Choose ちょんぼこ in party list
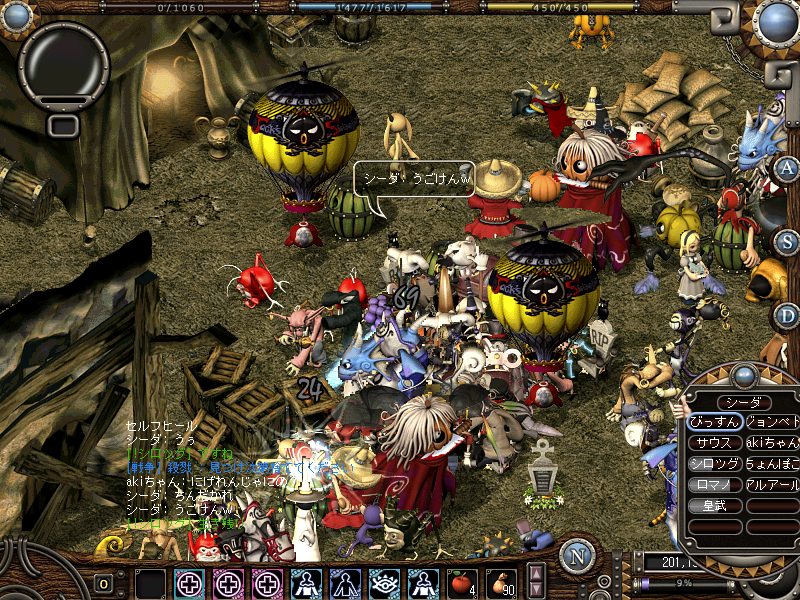This screenshot has height=600, width=800. tap(773, 463)
